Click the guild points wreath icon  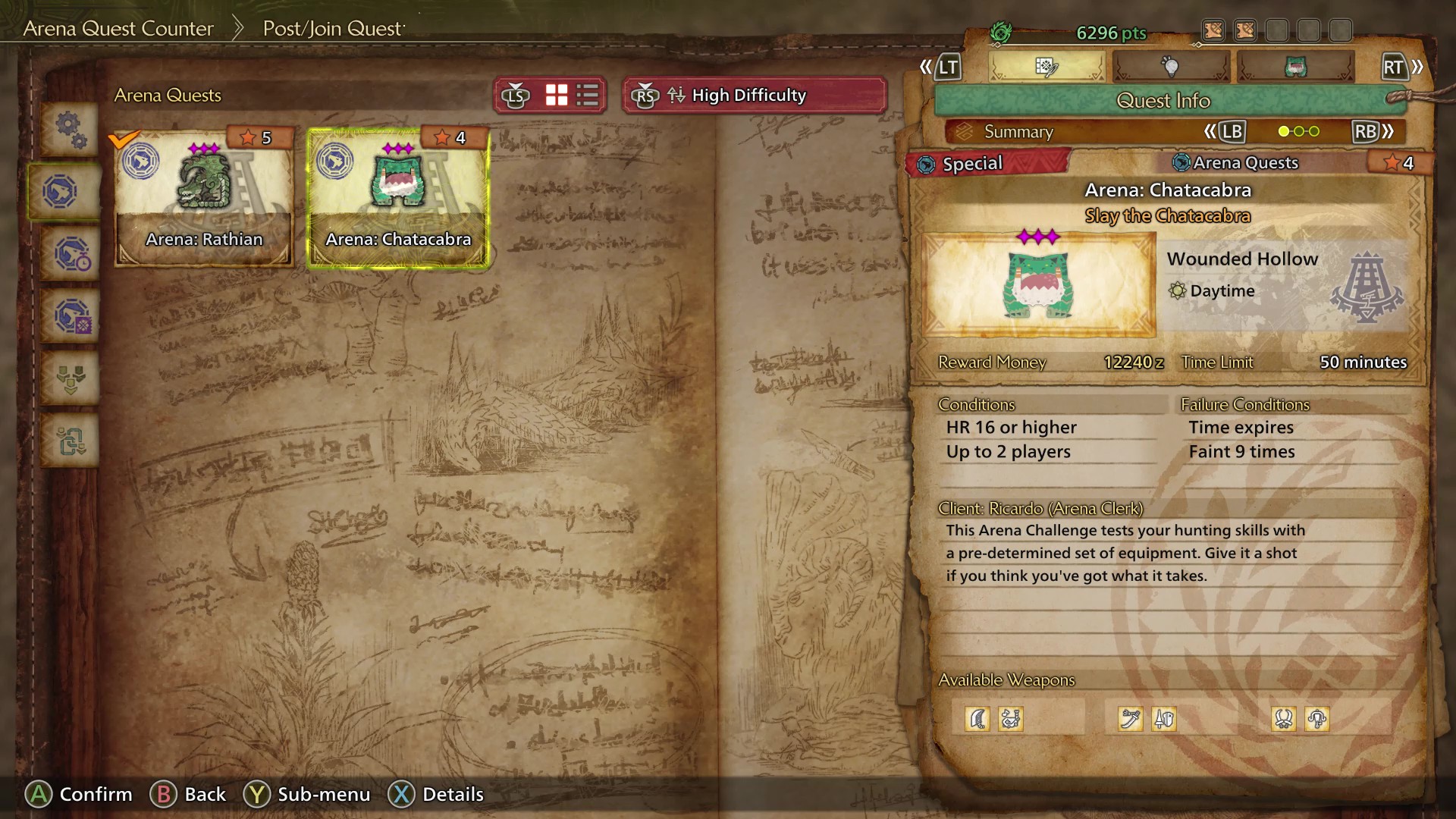point(1003,32)
